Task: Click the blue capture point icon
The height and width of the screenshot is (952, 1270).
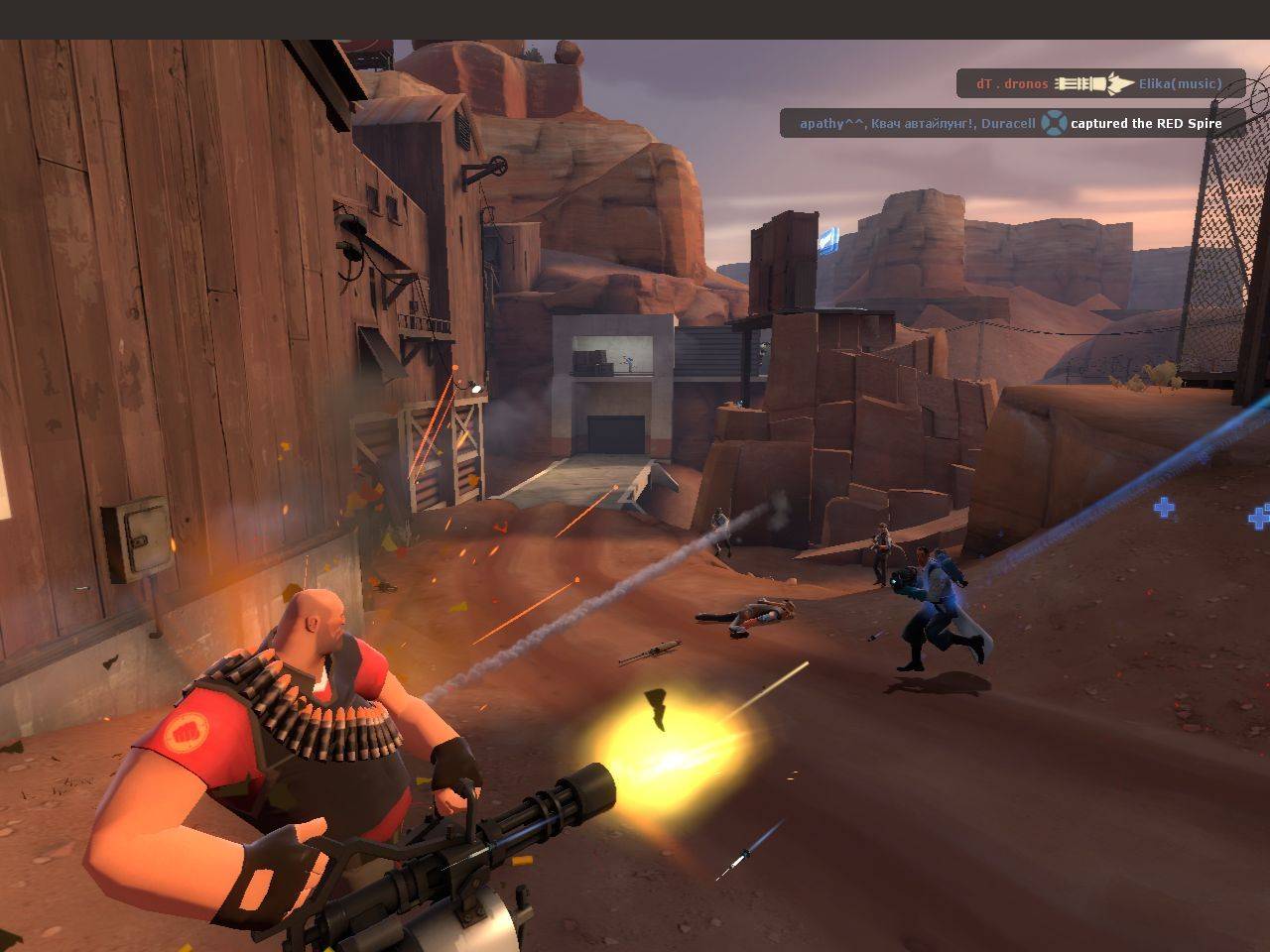Action: click(1053, 123)
